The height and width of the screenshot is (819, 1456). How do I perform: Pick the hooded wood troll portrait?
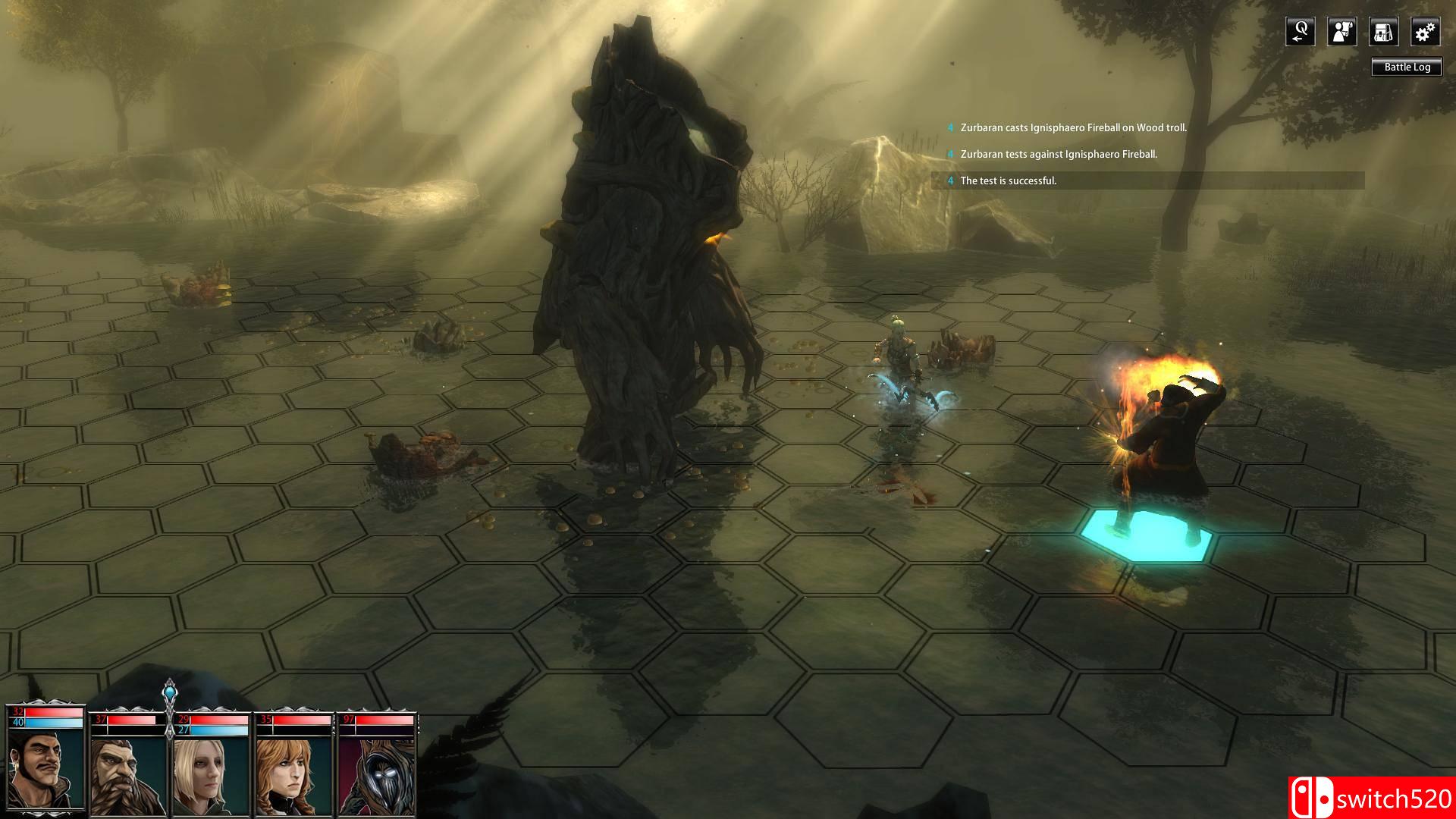376,775
